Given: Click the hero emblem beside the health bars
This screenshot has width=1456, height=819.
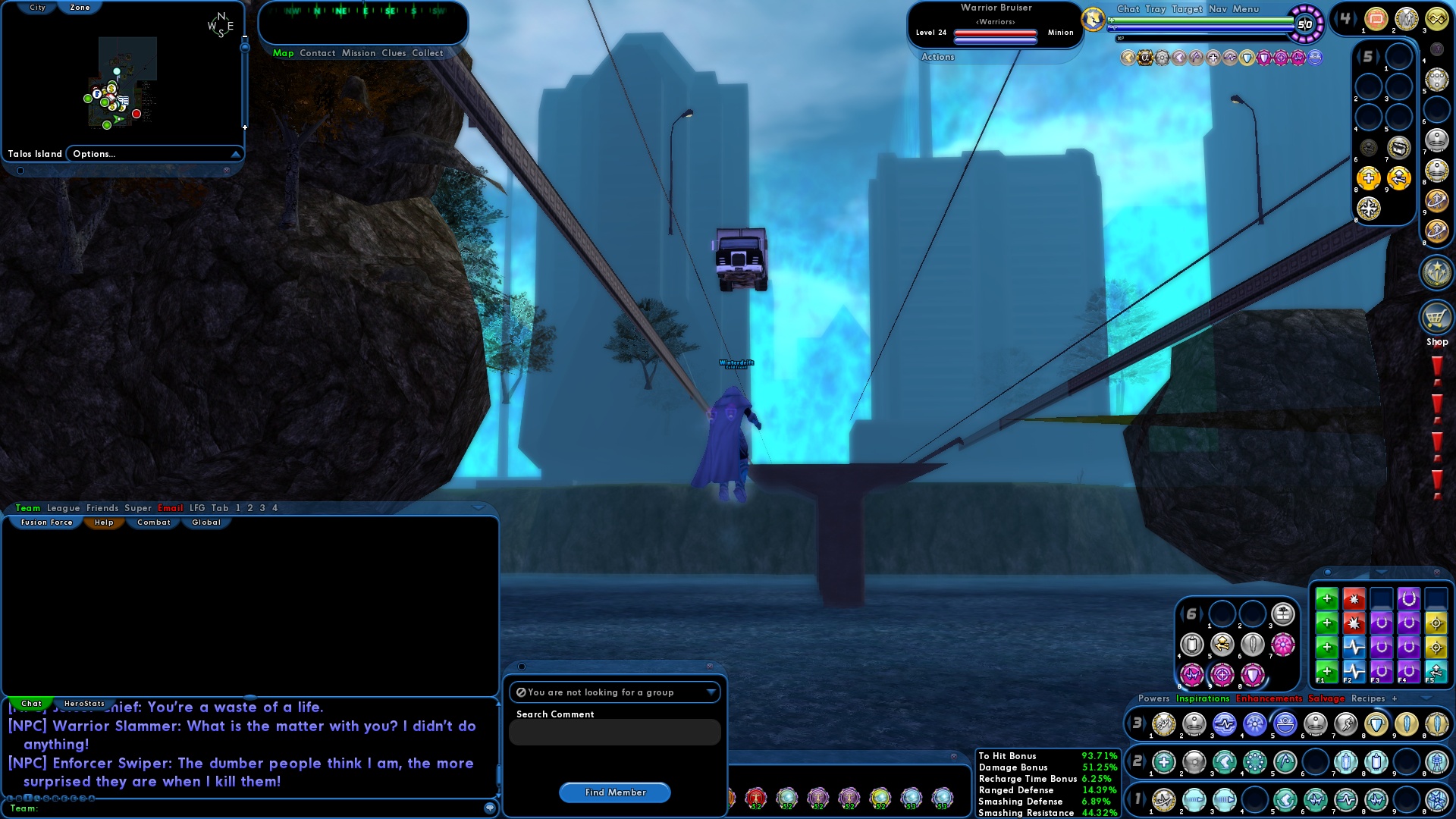Looking at the screenshot, I should pos(1092,19).
